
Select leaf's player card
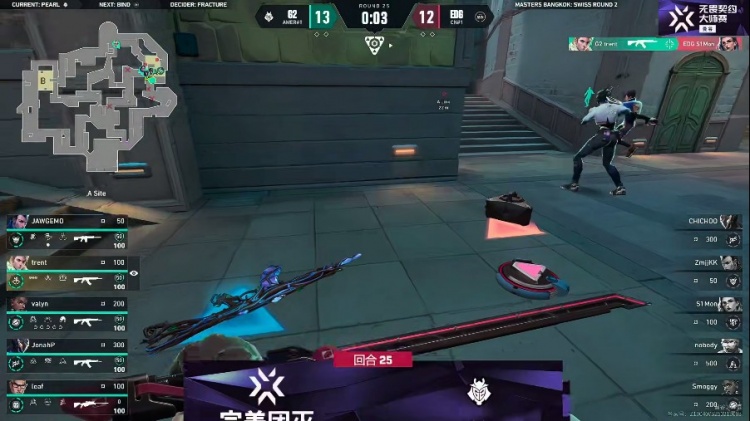pos(67,396)
